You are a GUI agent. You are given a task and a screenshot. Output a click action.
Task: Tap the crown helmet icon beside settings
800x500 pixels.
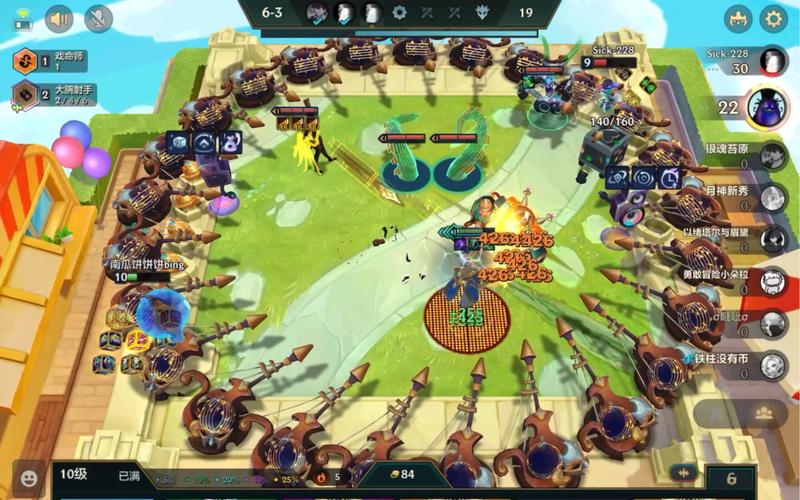[739, 18]
